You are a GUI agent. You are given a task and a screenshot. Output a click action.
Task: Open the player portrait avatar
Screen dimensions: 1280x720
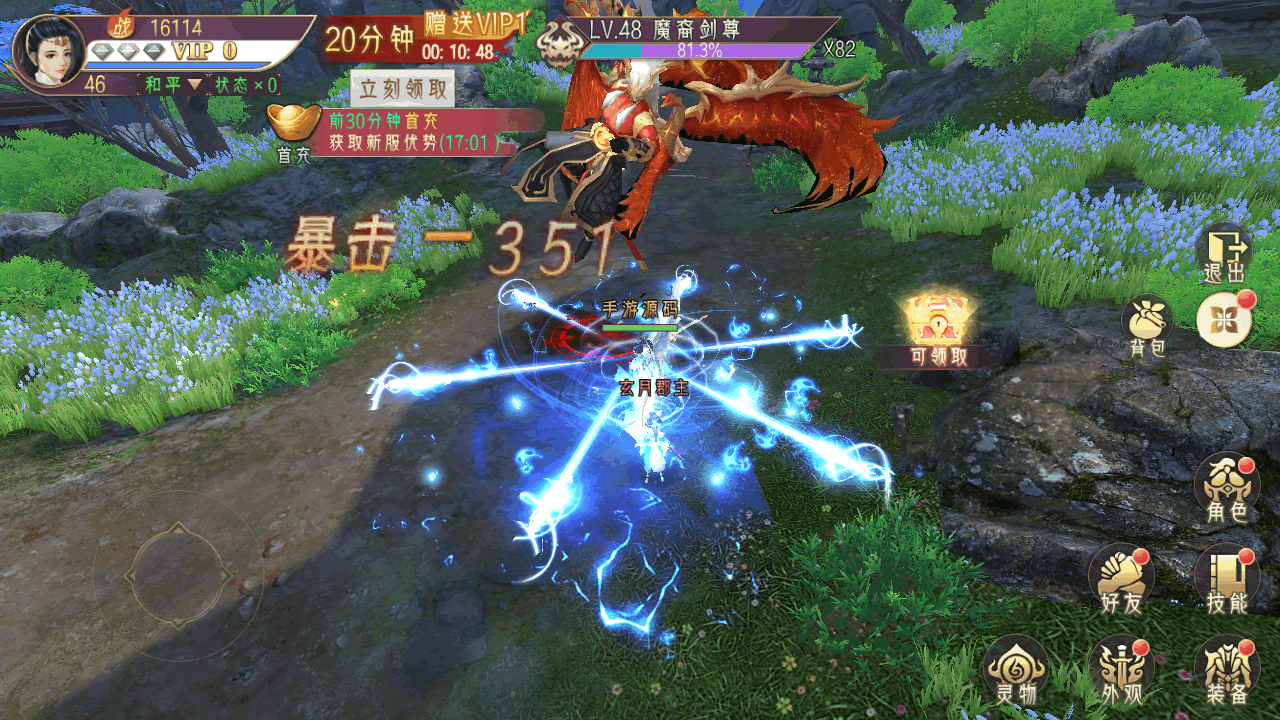pos(48,51)
